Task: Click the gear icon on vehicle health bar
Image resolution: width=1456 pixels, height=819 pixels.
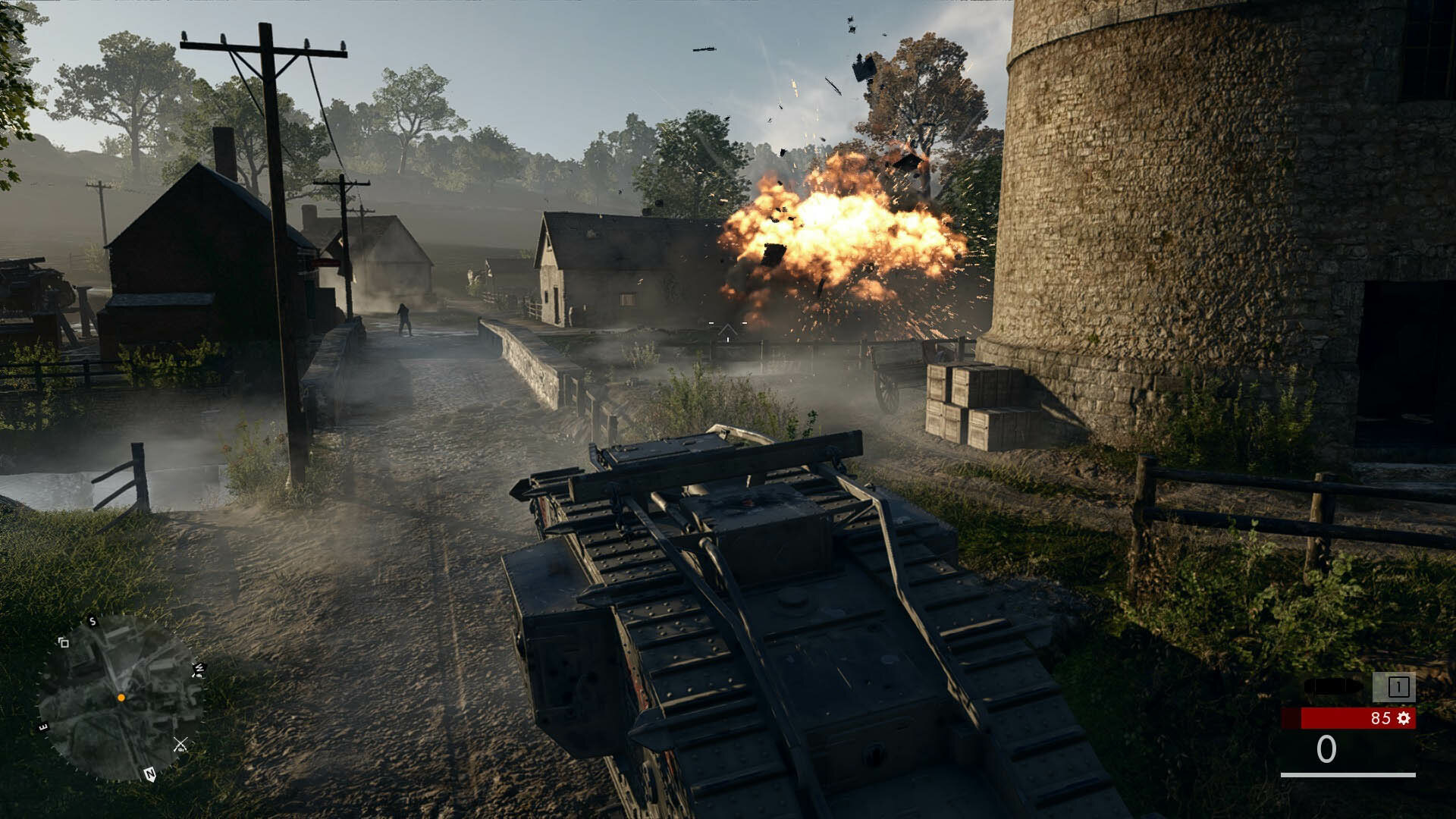Action: [x=1404, y=718]
